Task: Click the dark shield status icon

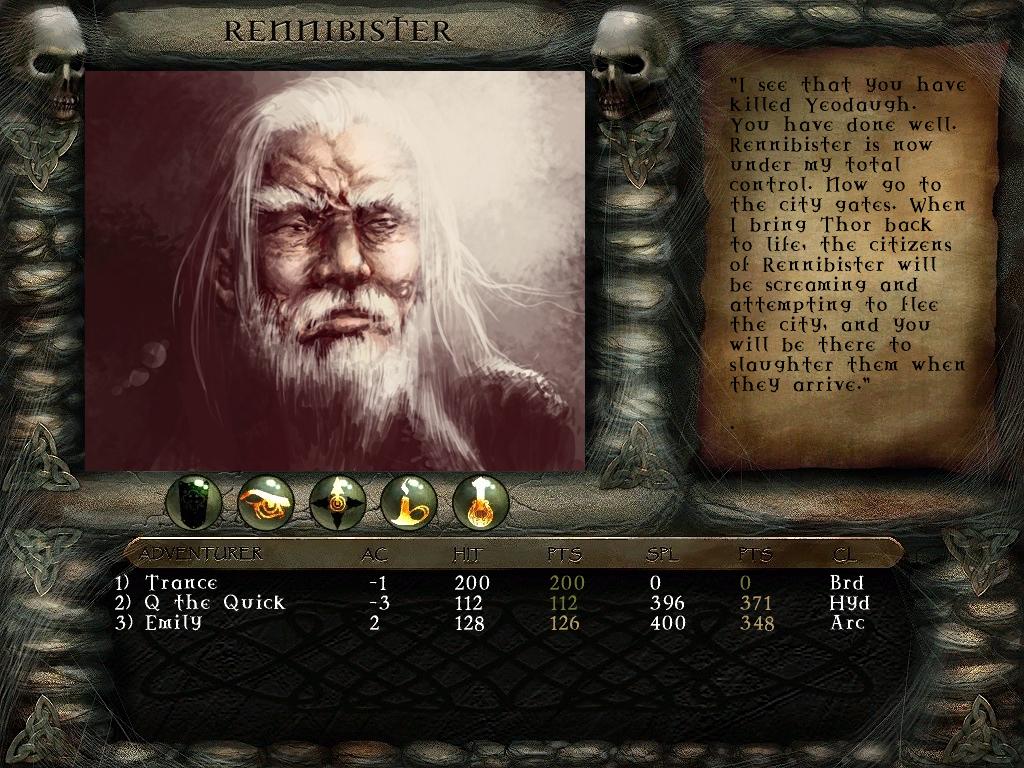Action: click(x=193, y=502)
